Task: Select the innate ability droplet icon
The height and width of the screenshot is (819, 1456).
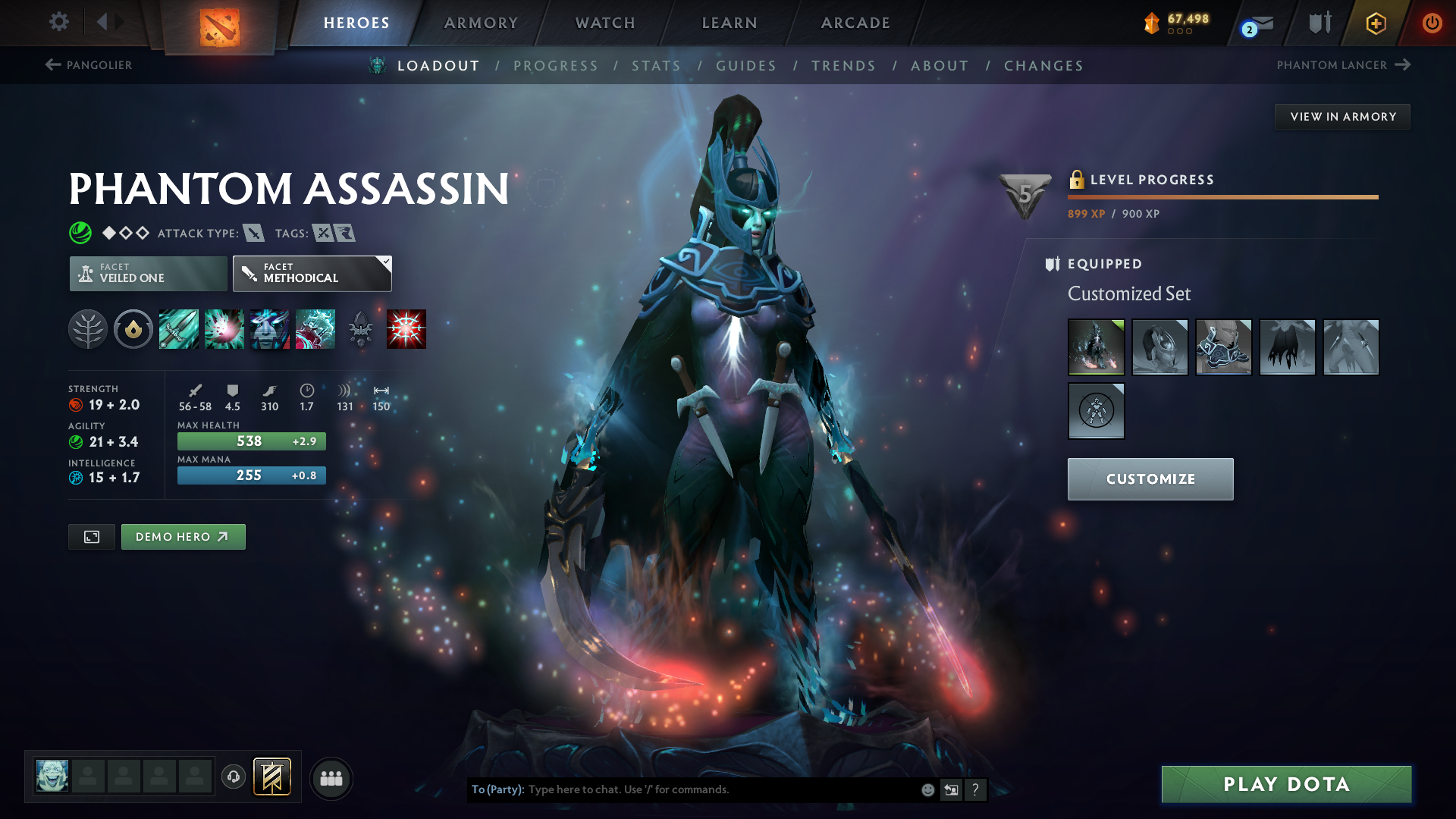Action: tap(133, 329)
